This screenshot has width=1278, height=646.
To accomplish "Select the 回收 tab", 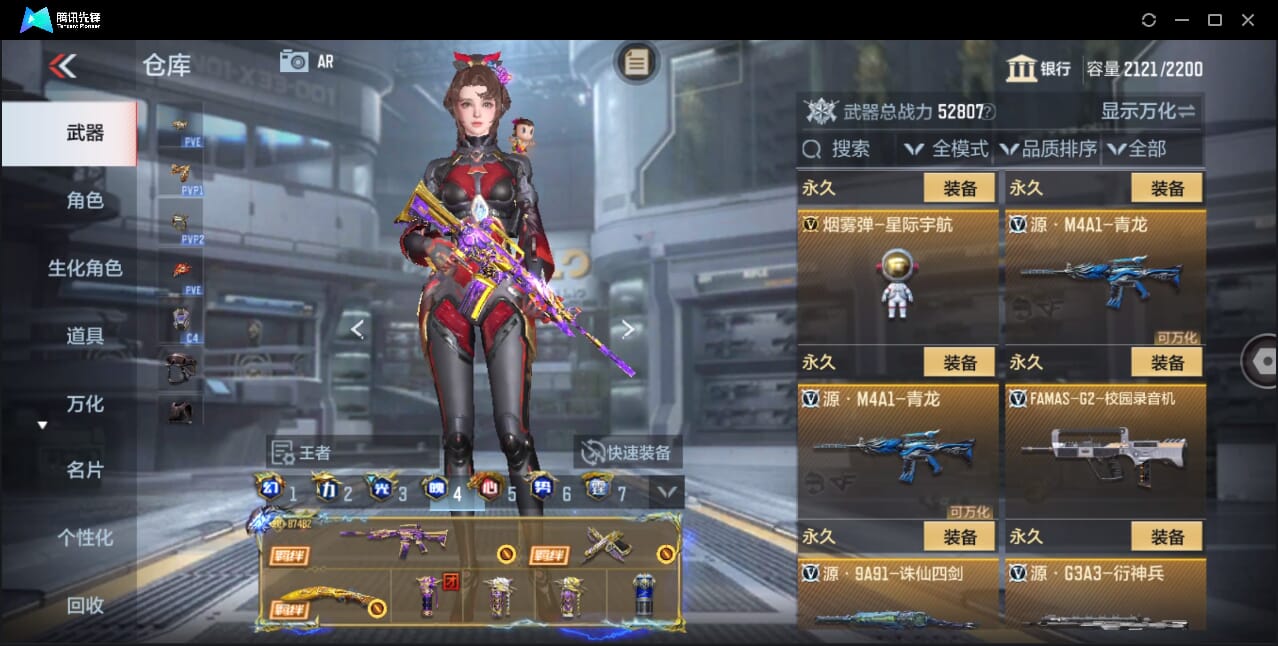I will [84, 605].
